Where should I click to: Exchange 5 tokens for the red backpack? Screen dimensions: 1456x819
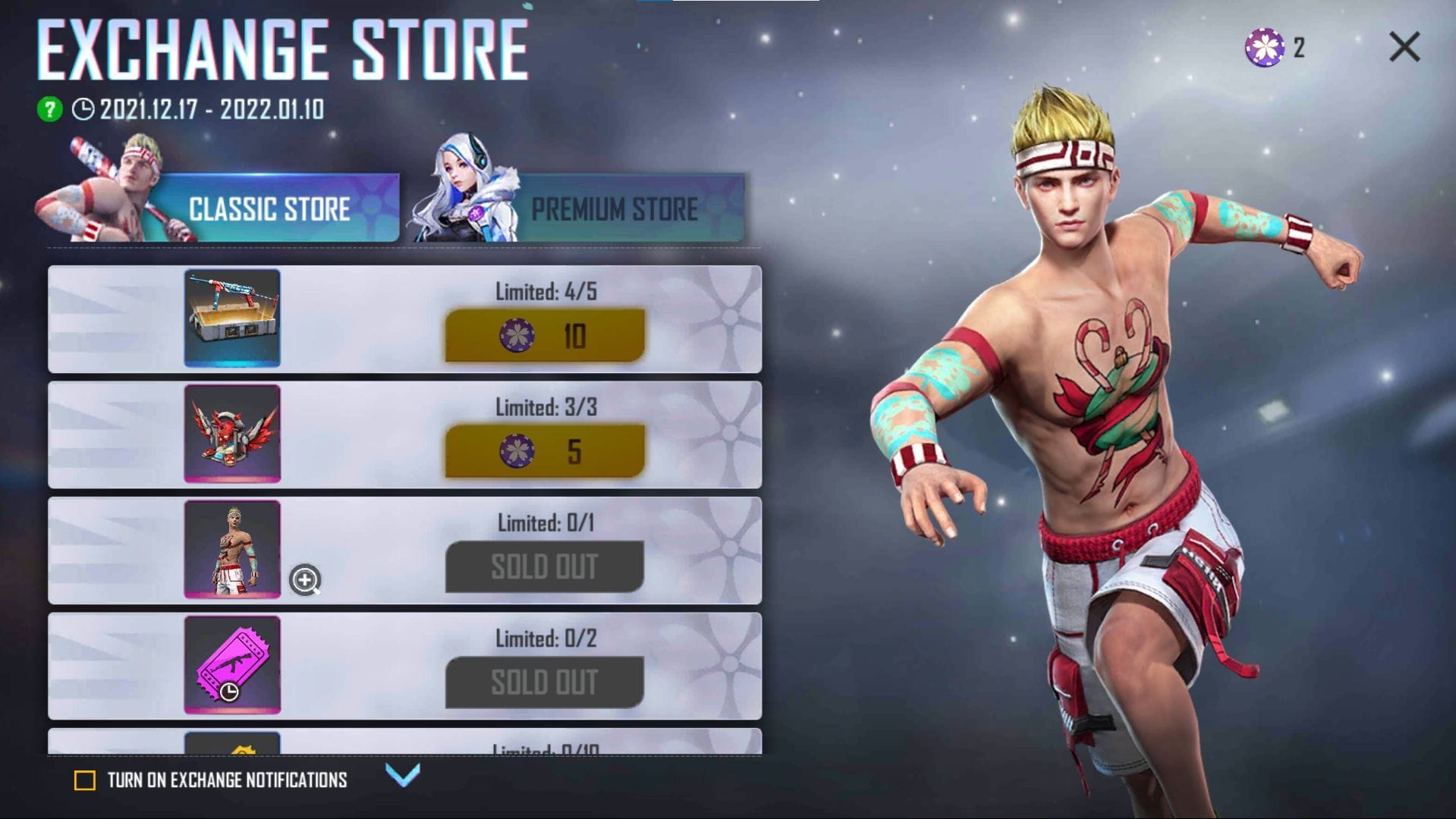[545, 451]
